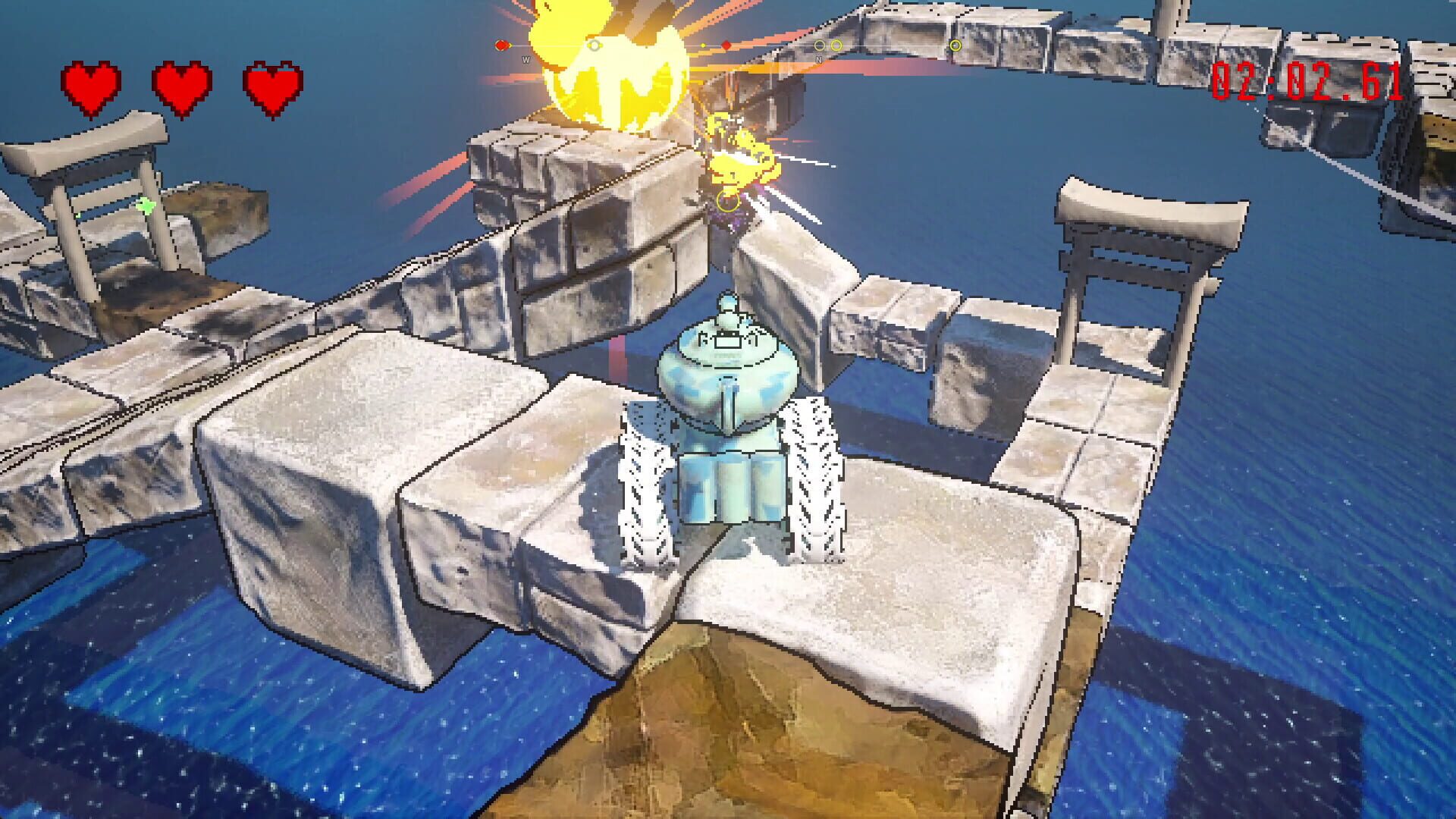Screen dimensions: 1456x819
Task: Click the red diamond waypoint right of the explosion
Action: tap(727, 45)
